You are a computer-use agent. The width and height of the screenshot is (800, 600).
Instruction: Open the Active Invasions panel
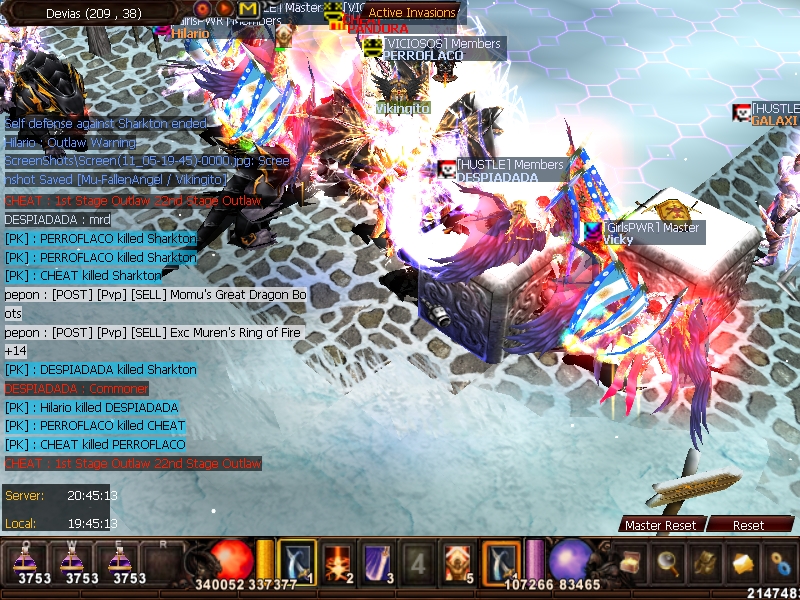pyautogui.click(x=412, y=13)
